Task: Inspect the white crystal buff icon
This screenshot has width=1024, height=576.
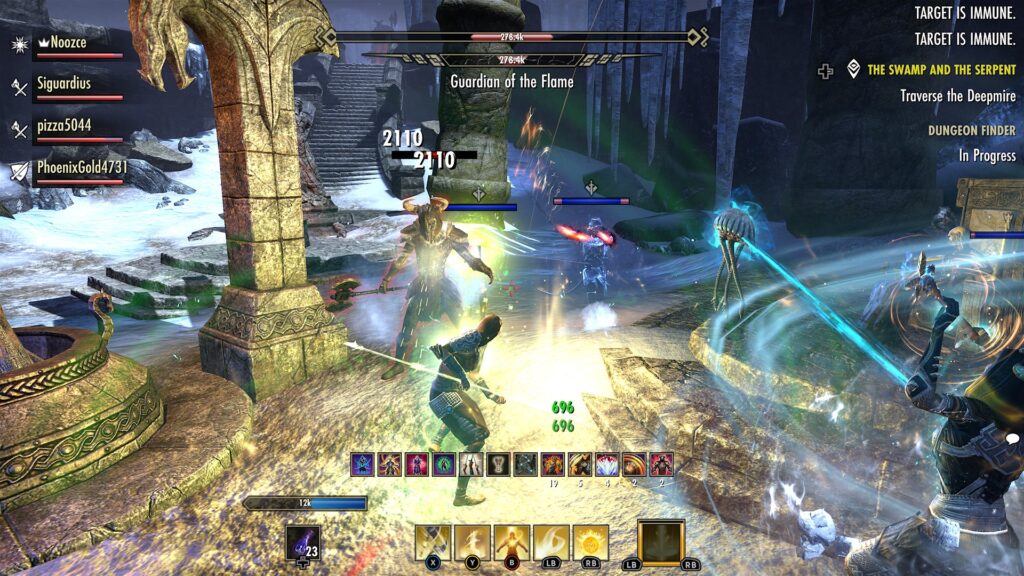Action: click(607, 464)
